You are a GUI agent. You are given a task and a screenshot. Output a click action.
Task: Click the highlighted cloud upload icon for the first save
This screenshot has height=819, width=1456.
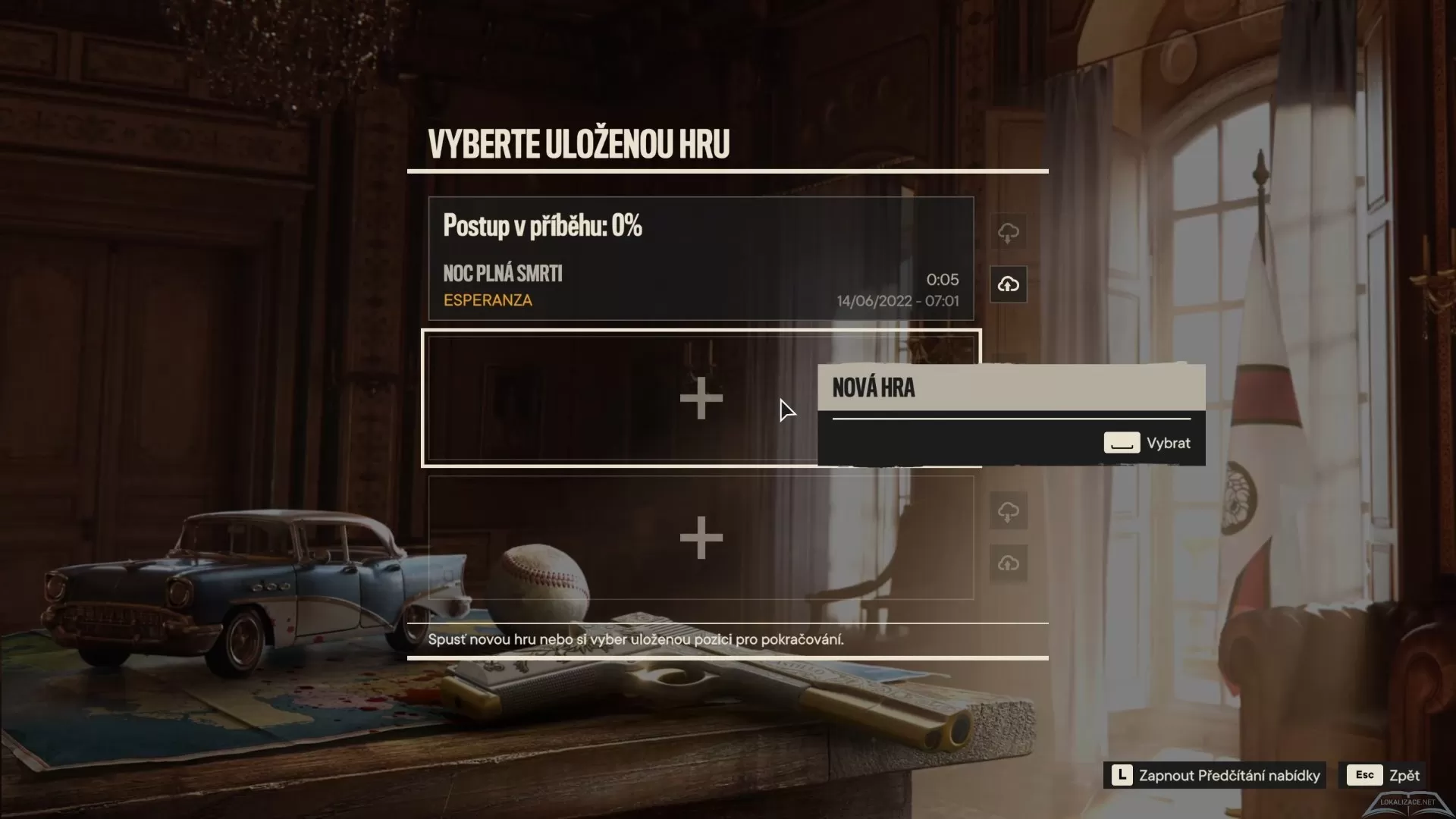(x=1009, y=284)
